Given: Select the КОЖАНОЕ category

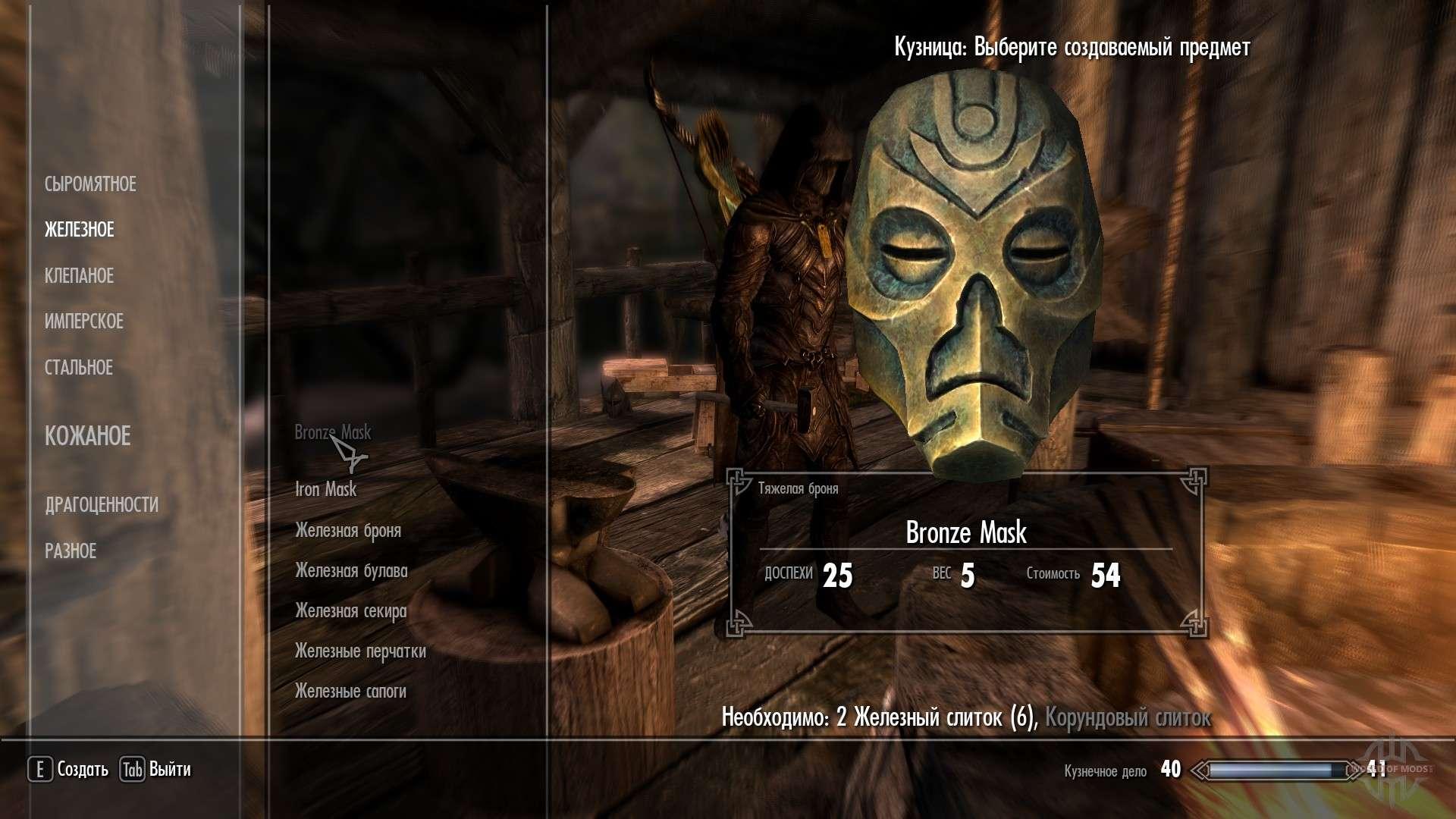Looking at the screenshot, I should [x=88, y=436].
